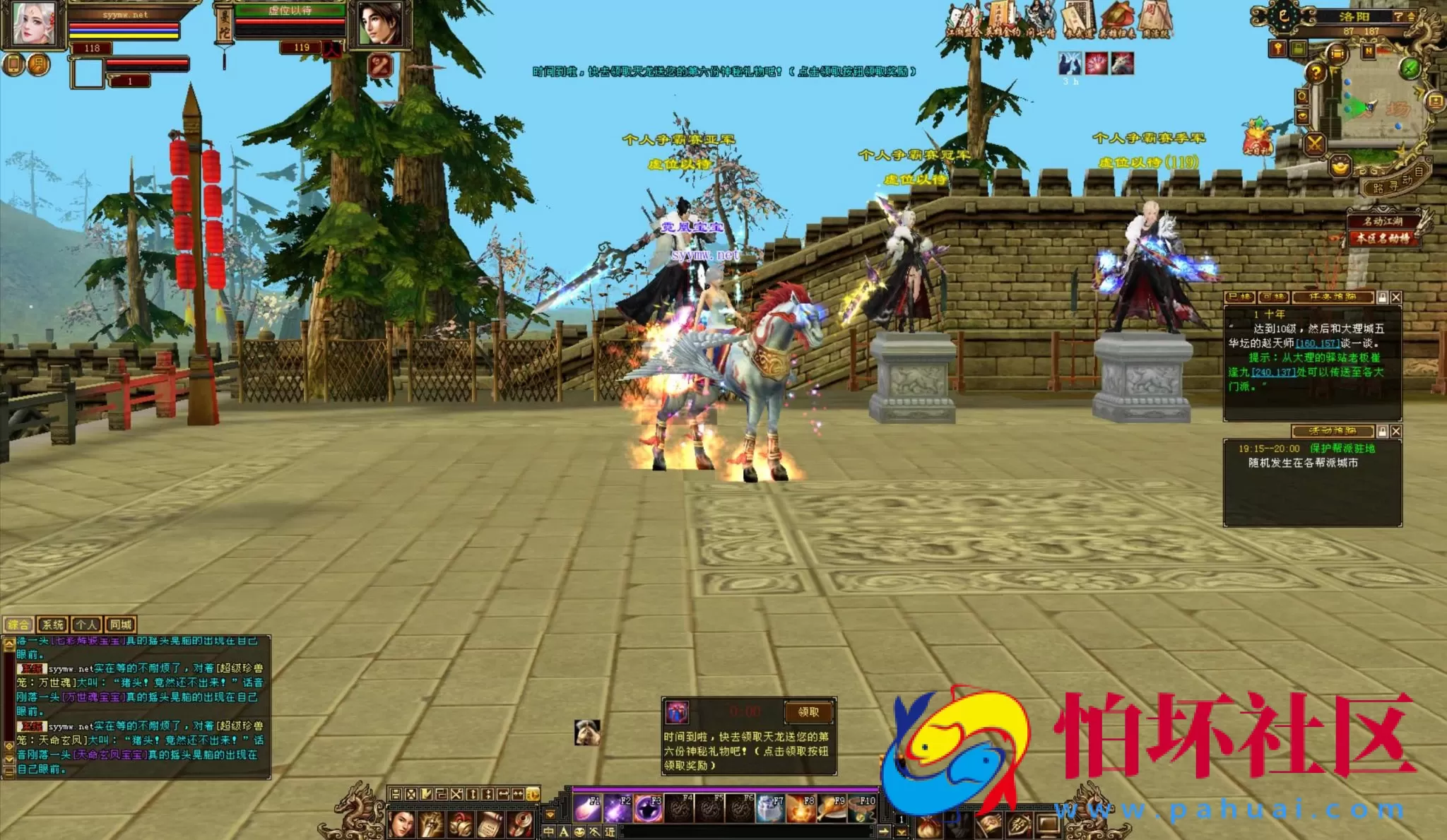Collapse the minimap using its fold arrow
1447x840 pixels.
[1411, 17]
